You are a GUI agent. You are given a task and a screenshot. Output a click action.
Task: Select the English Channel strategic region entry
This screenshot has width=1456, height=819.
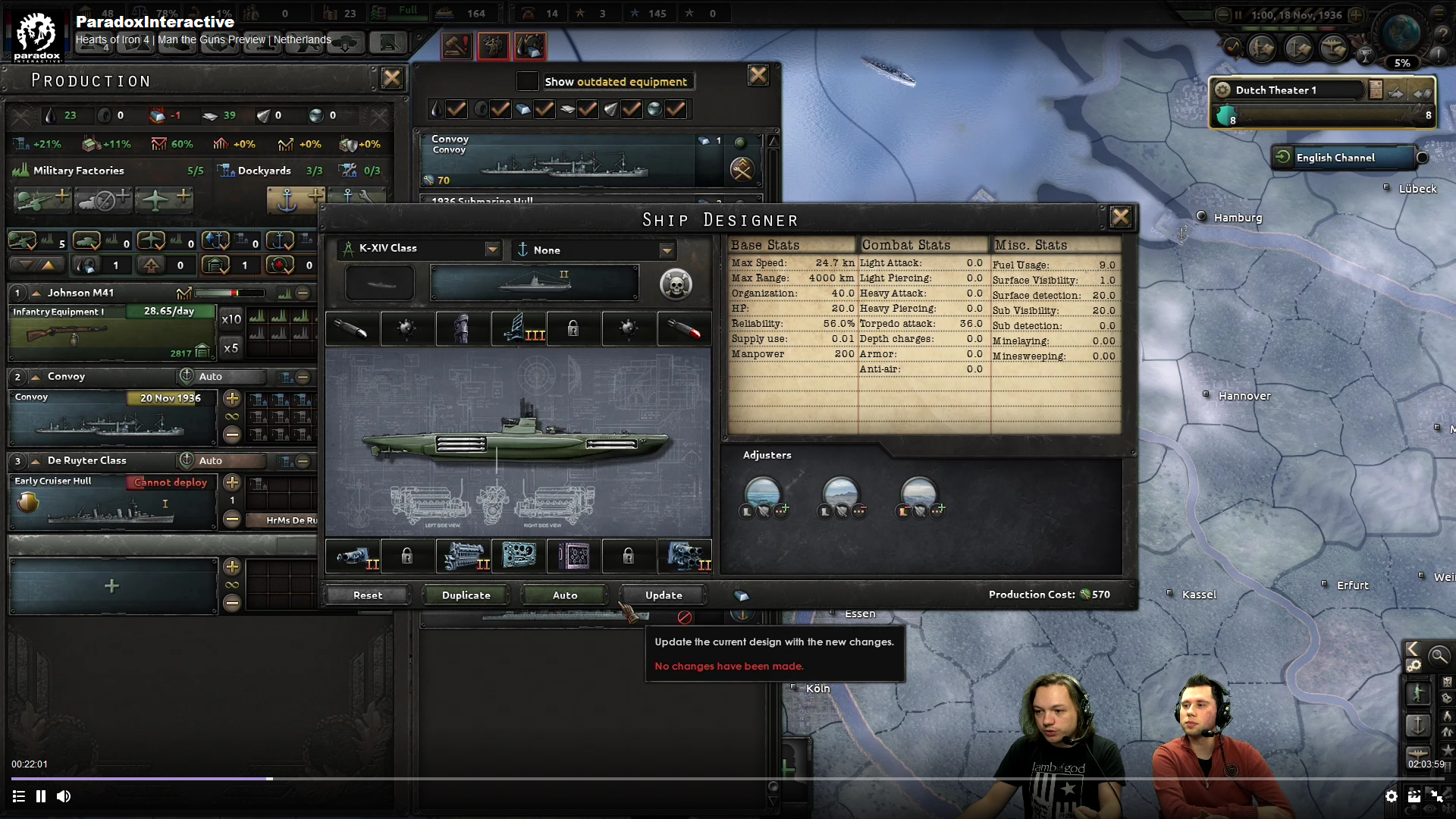(x=1346, y=158)
